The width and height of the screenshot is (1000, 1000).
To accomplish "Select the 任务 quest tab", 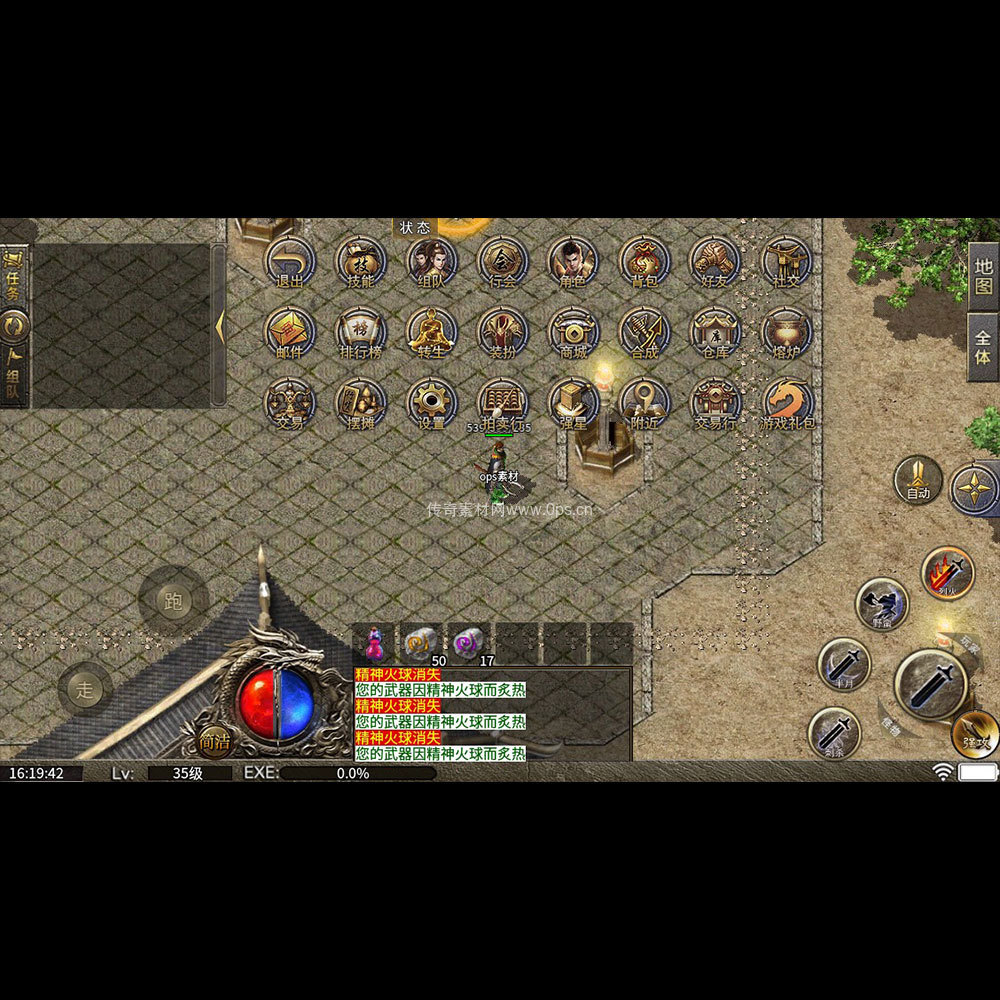I will (14, 276).
